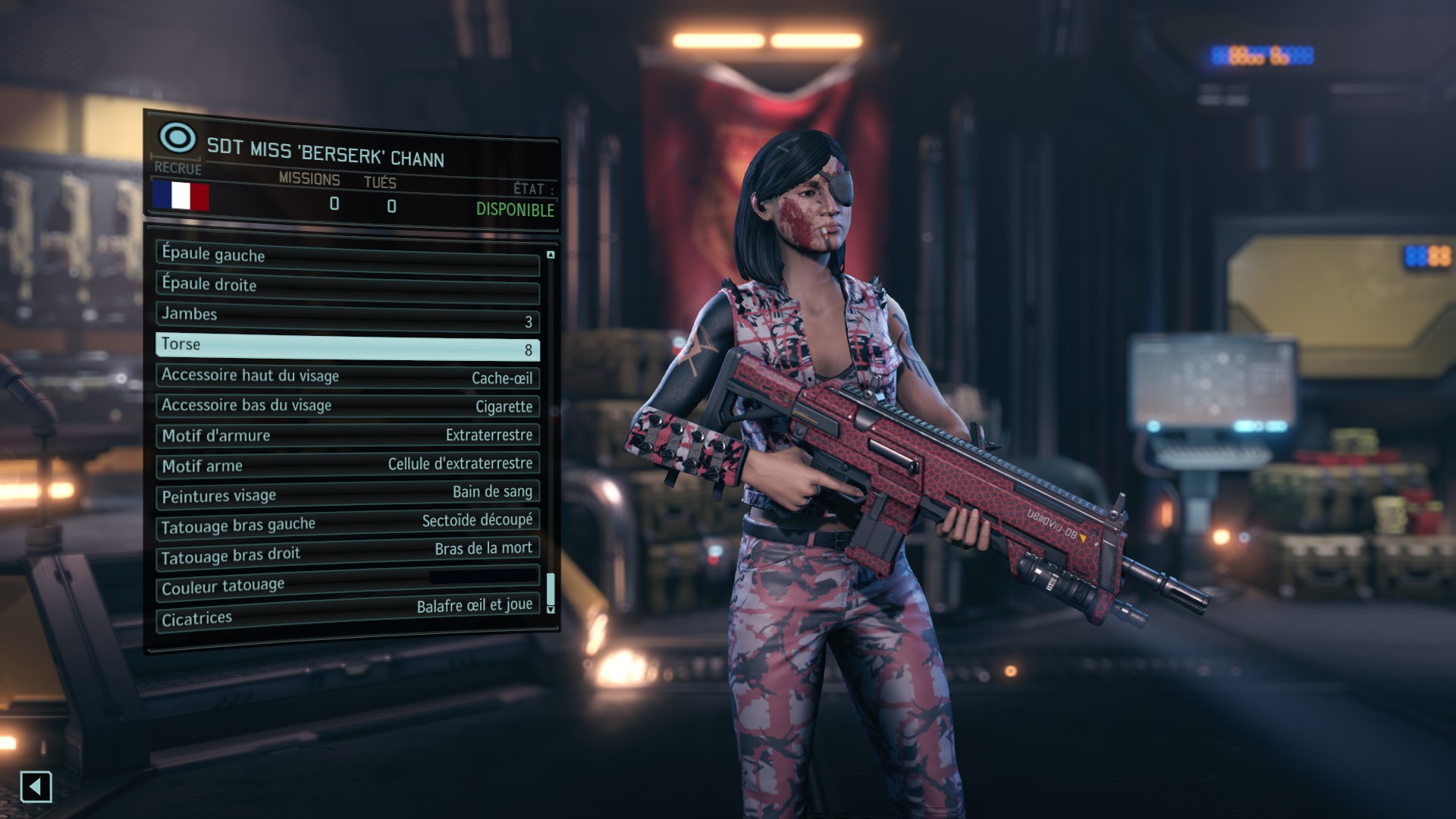Click the list scroll-down arrow
The height and width of the screenshot is (819, 1456).
551,609
